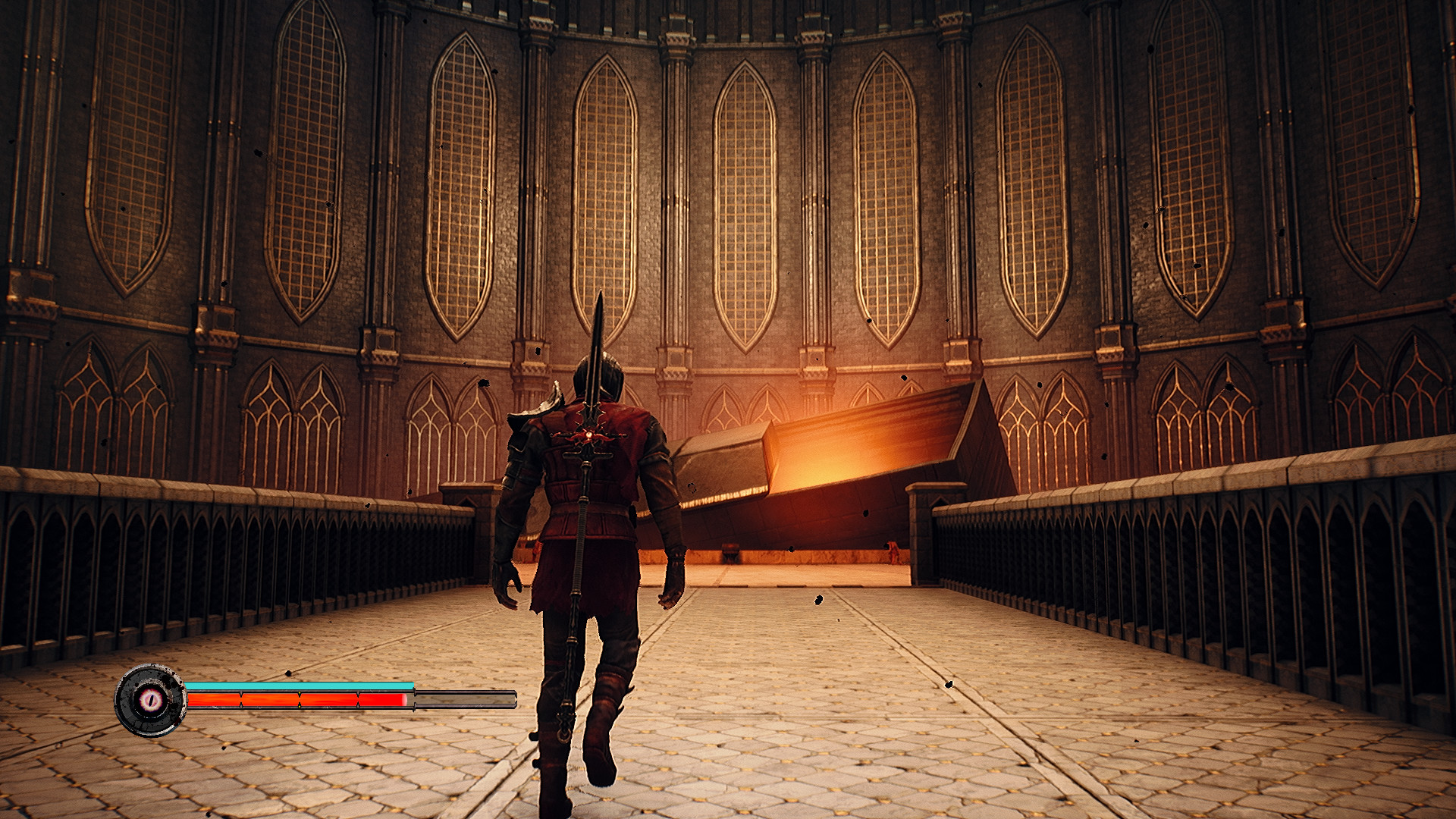
Task: Click the first notch divider on the health bar
Action: click(x=240, y=699)
